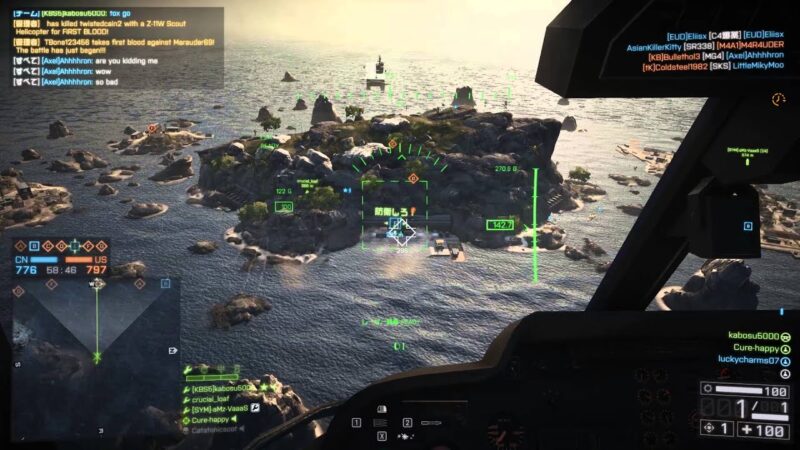Click kabosu5000 in the vehicle seat list
800x450 pixels.
[751, 335]
